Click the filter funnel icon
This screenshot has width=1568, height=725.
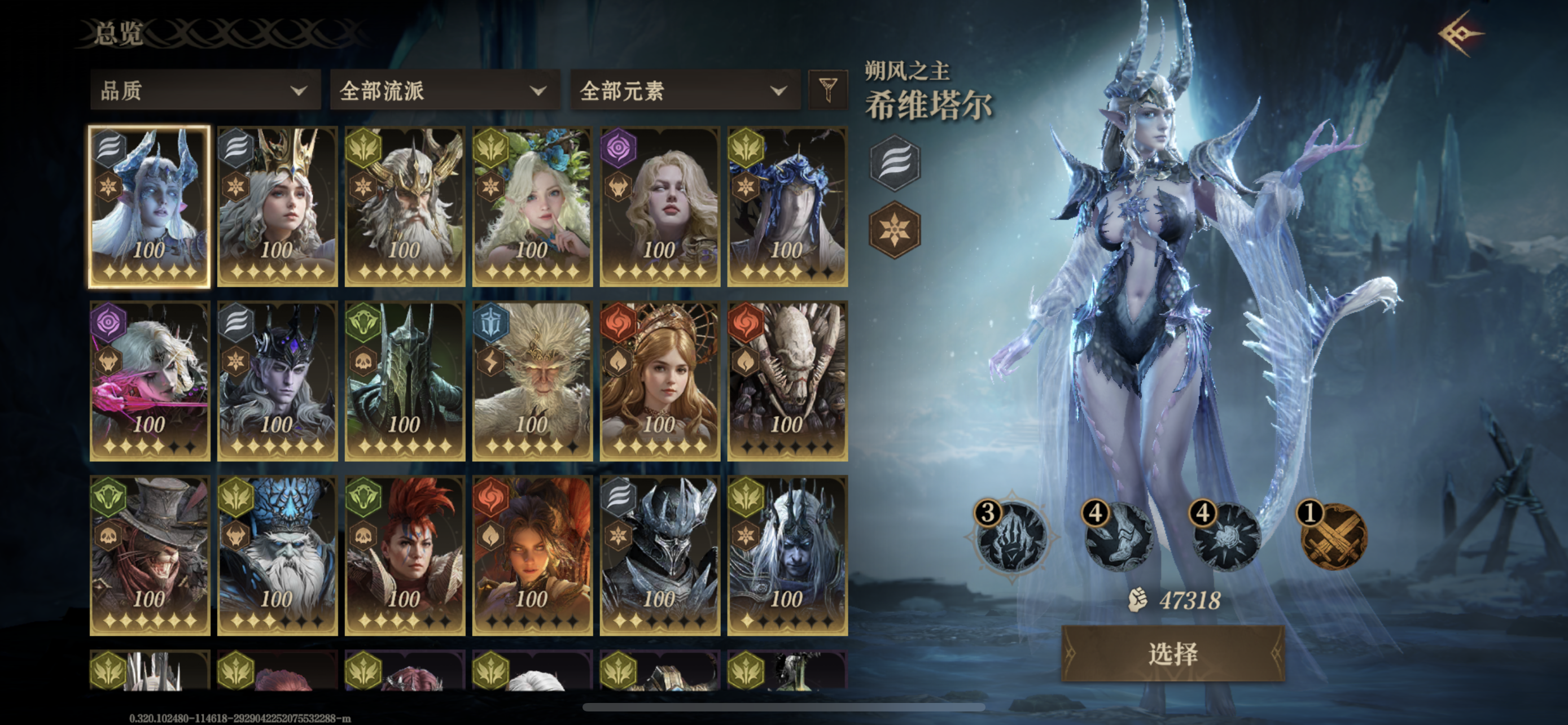(828, 90)
